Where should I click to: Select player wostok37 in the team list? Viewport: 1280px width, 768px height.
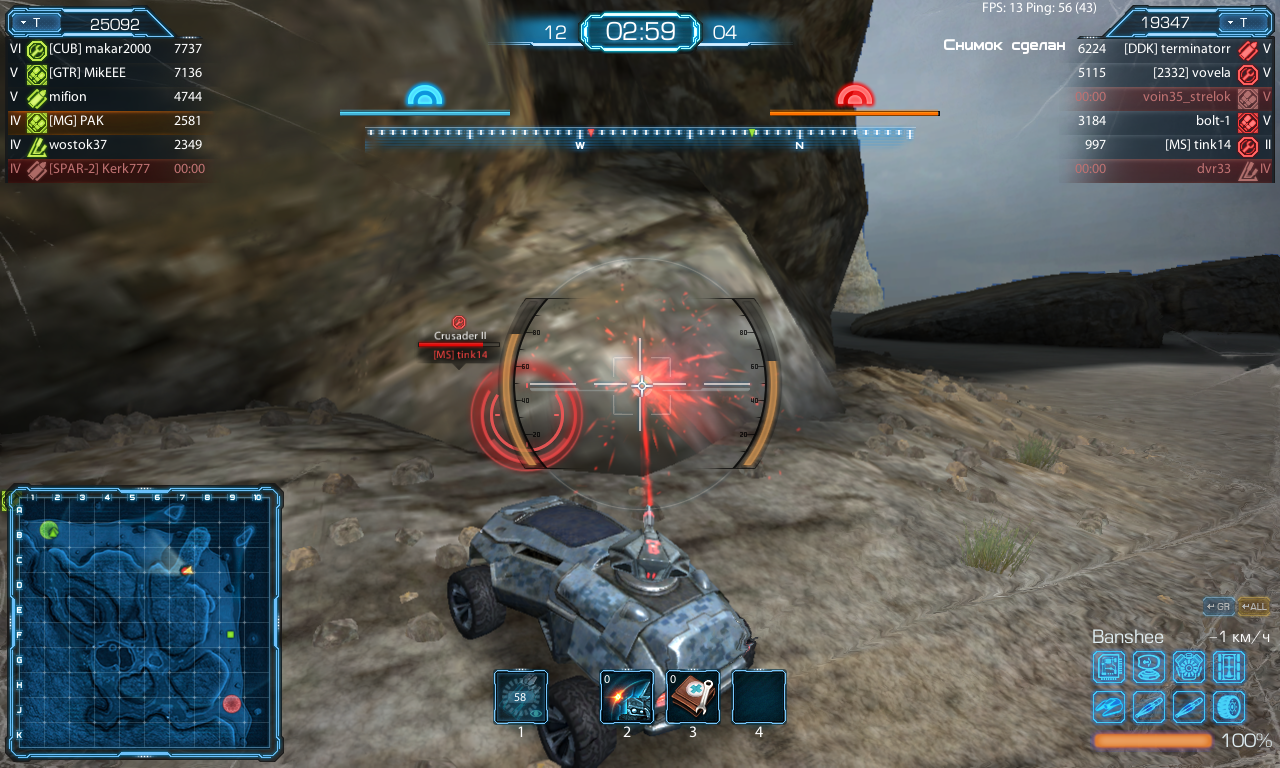78,145
